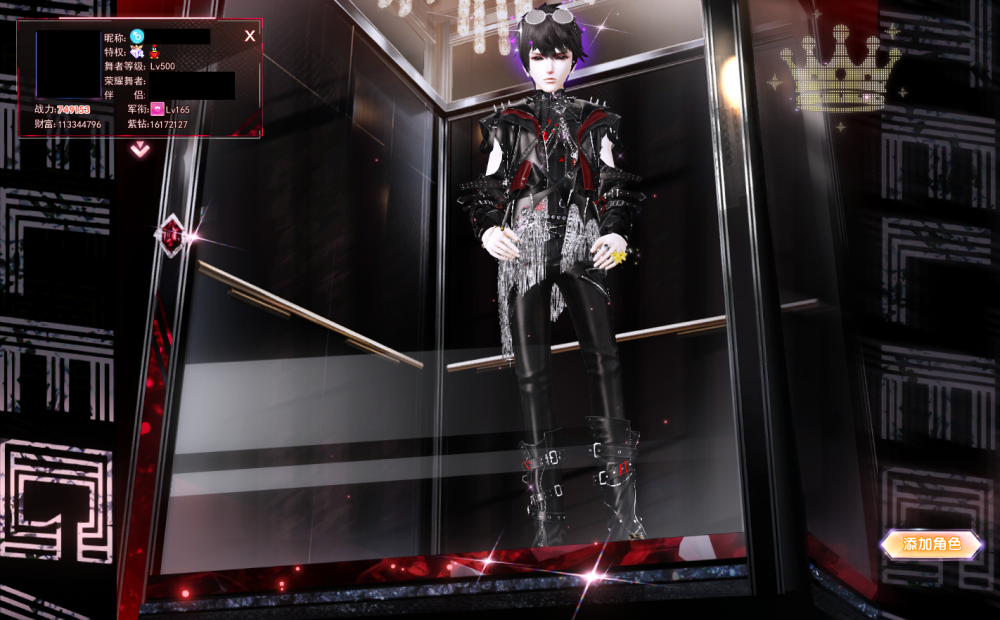Expand the info panel with the down chevron
Screen dimensions: 1000x620
[140, 149]
